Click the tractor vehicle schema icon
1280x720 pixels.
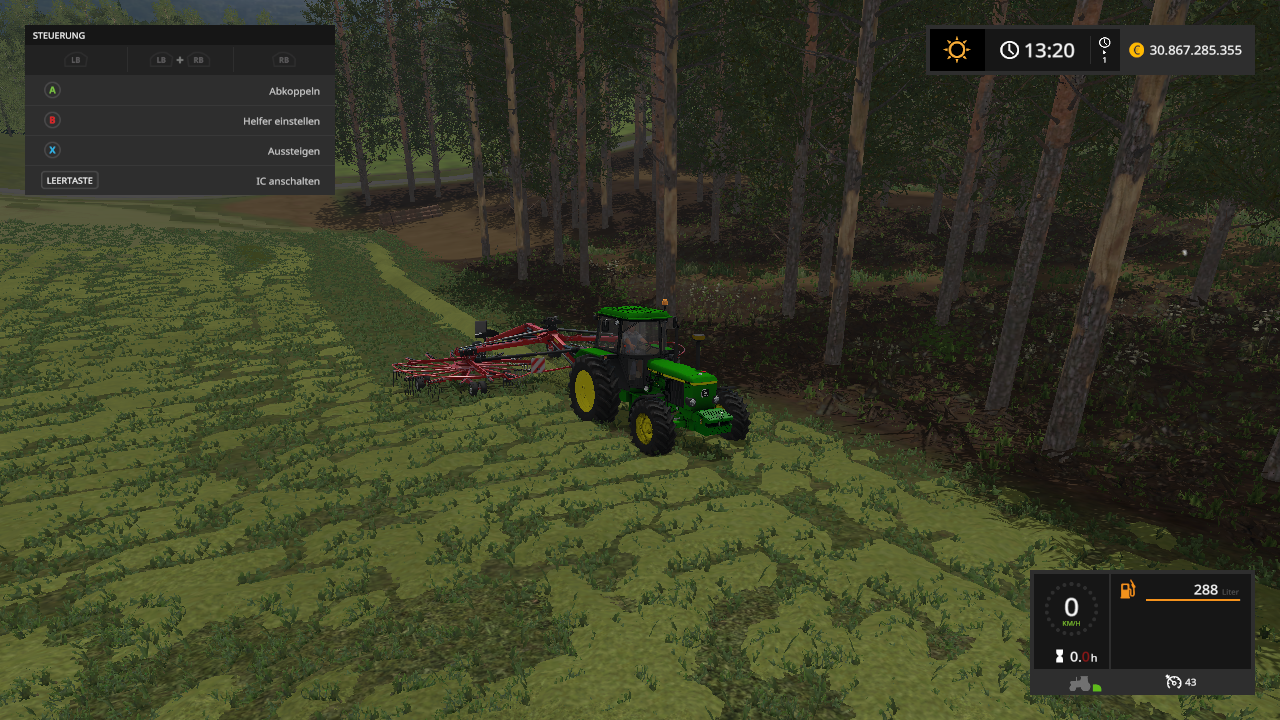(x=1079, y=684)
